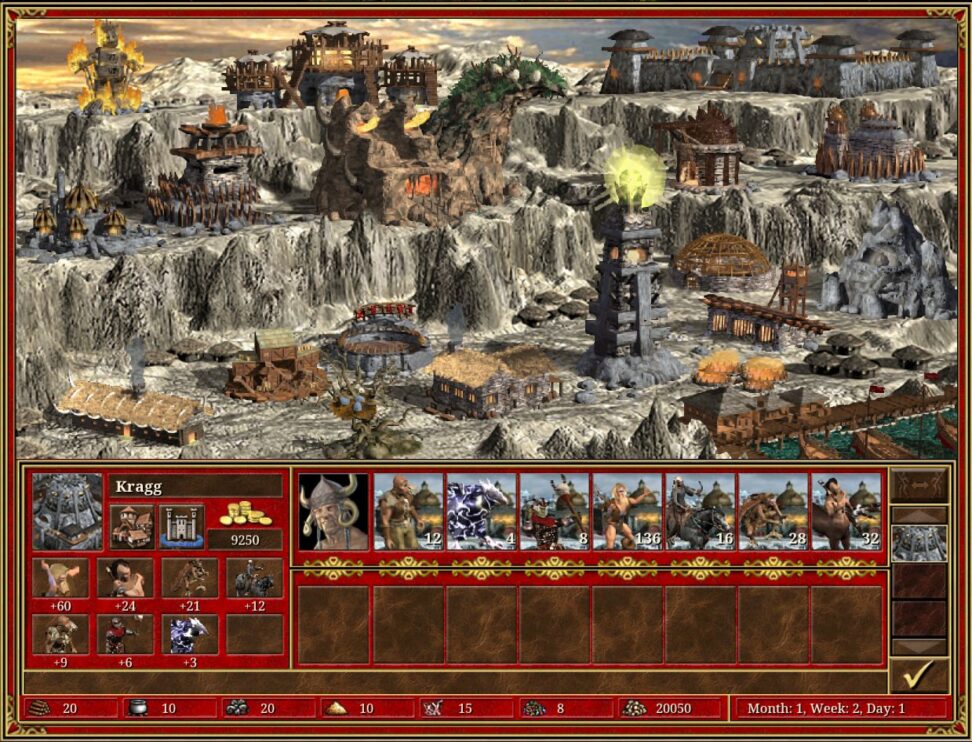972x742 pixels.
Task: Select the army stack with 136 units
Action: pyautogui.click(x=627, y=511)
